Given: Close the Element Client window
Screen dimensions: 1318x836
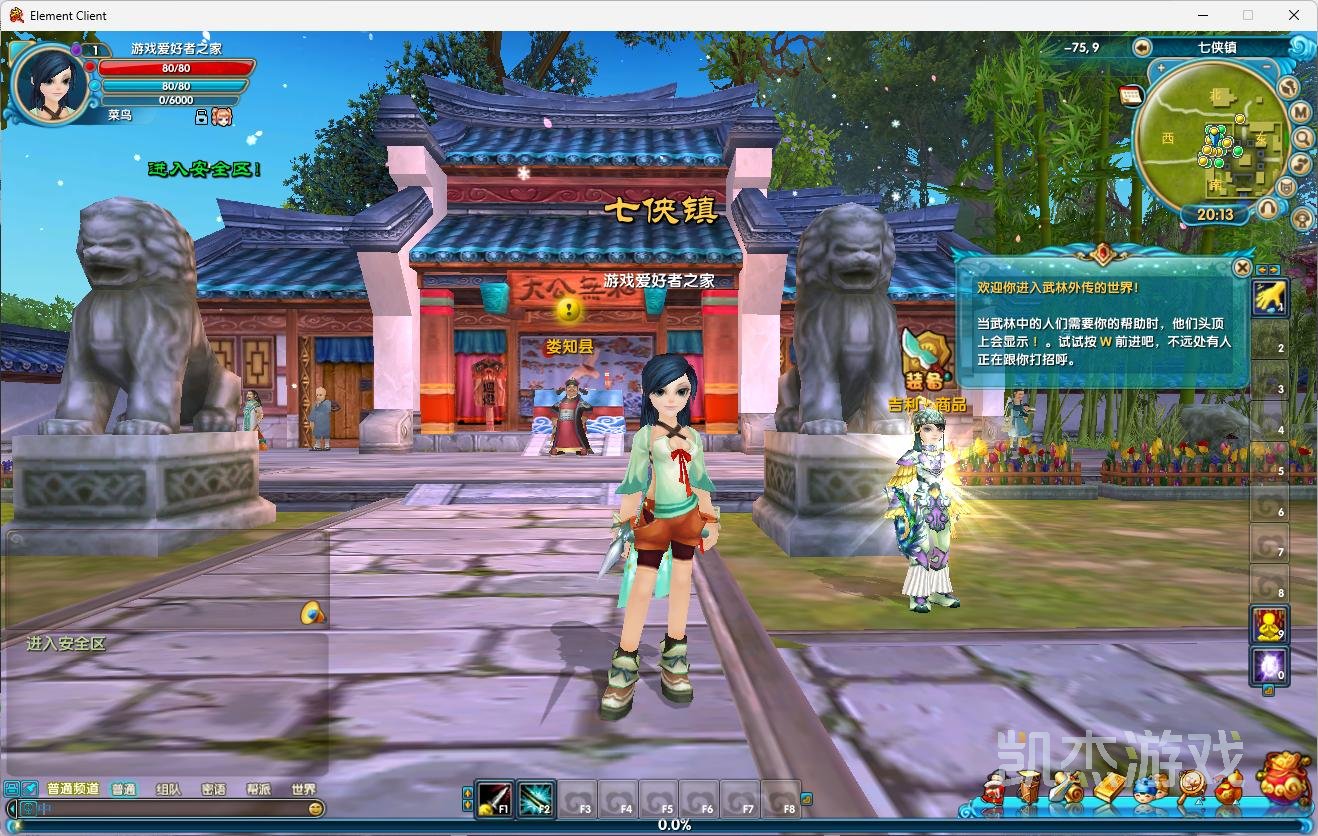Looking at the screenshot, I should [x=1294, y=15].
